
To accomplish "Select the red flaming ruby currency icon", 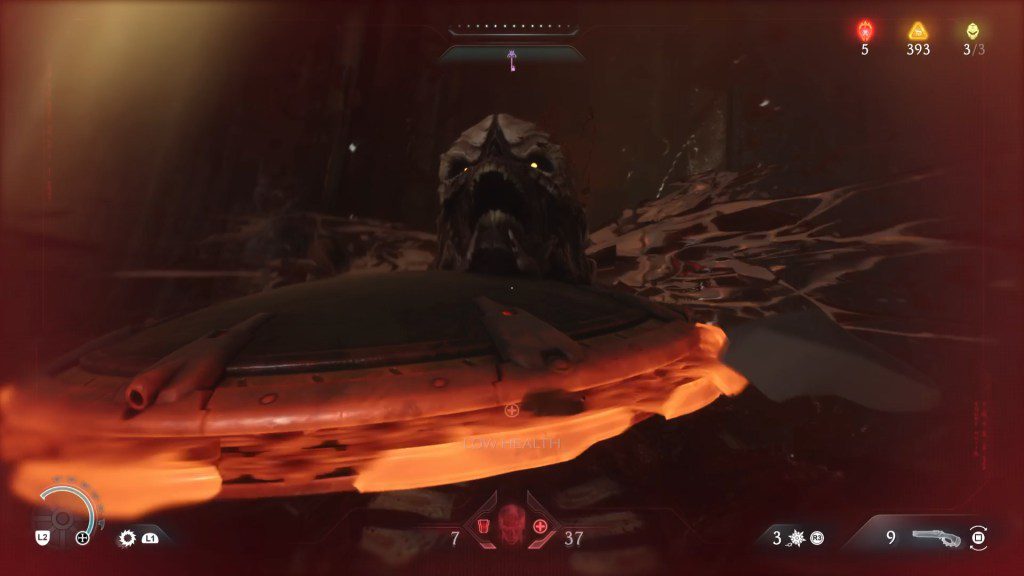I will point(865,31).
